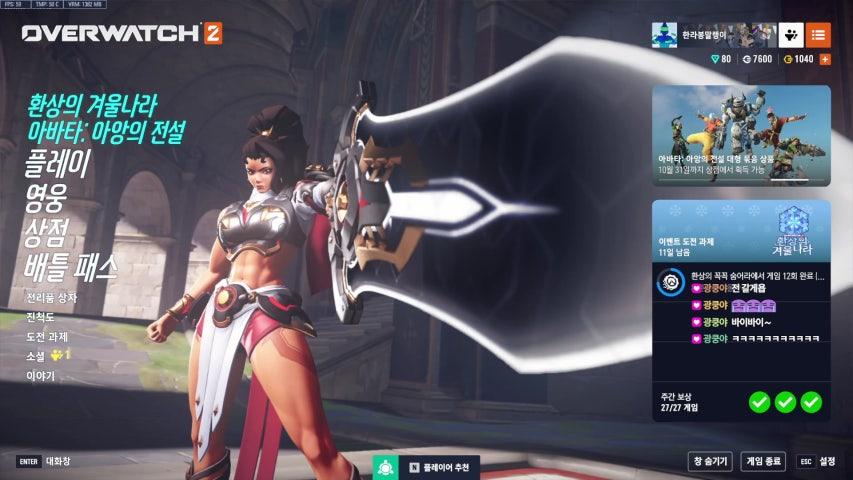
Task: Go to the 영웅 (Heroes) gallery
Action: [45, 198]
